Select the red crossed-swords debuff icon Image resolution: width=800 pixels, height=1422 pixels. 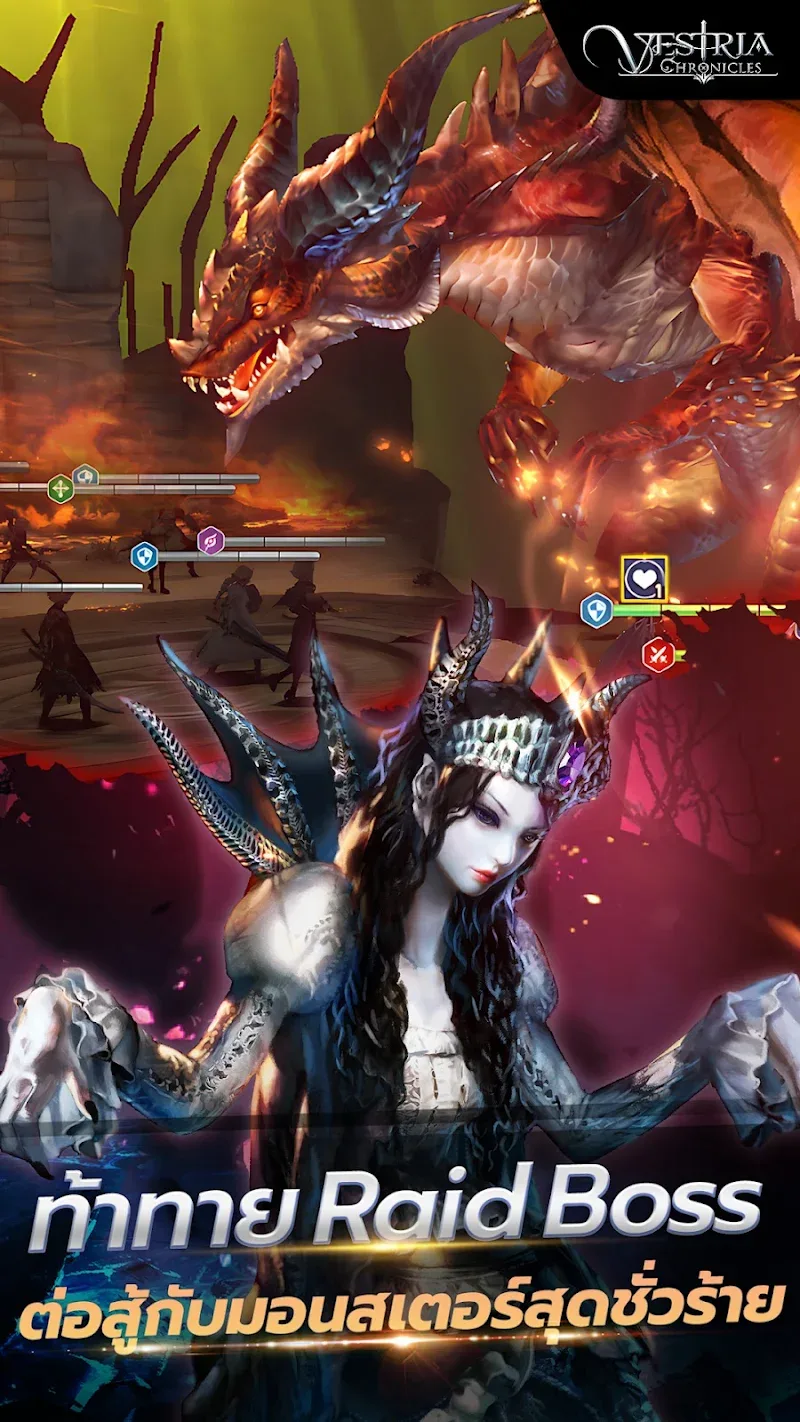(657, 655)
